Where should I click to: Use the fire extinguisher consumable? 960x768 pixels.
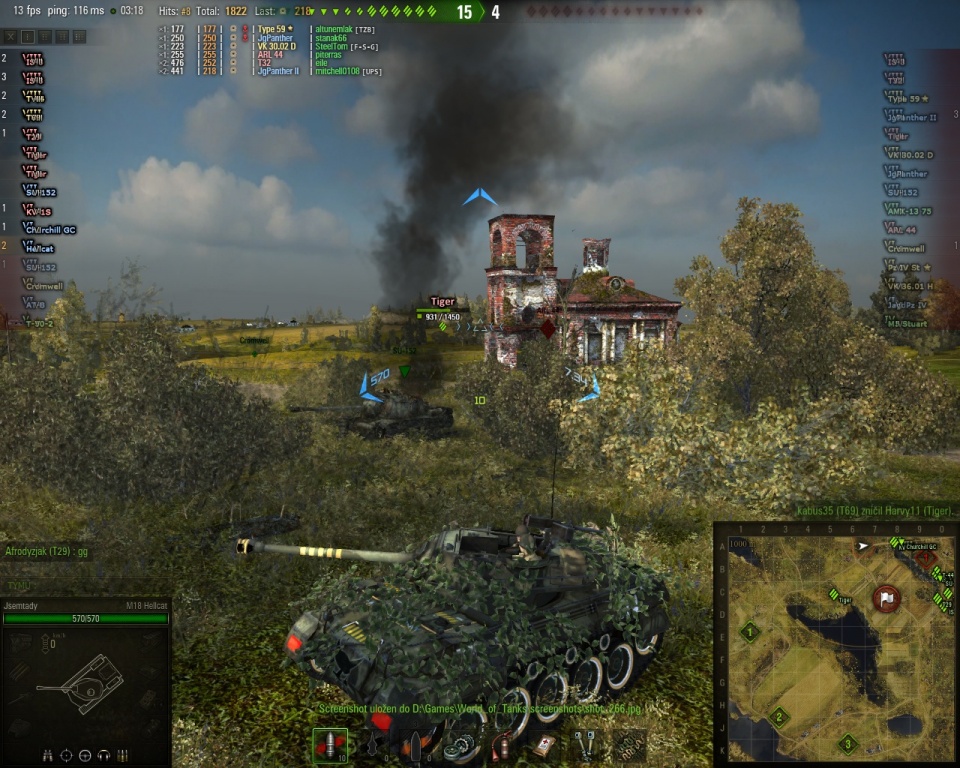pyautogui.click(x=503, y=745)
